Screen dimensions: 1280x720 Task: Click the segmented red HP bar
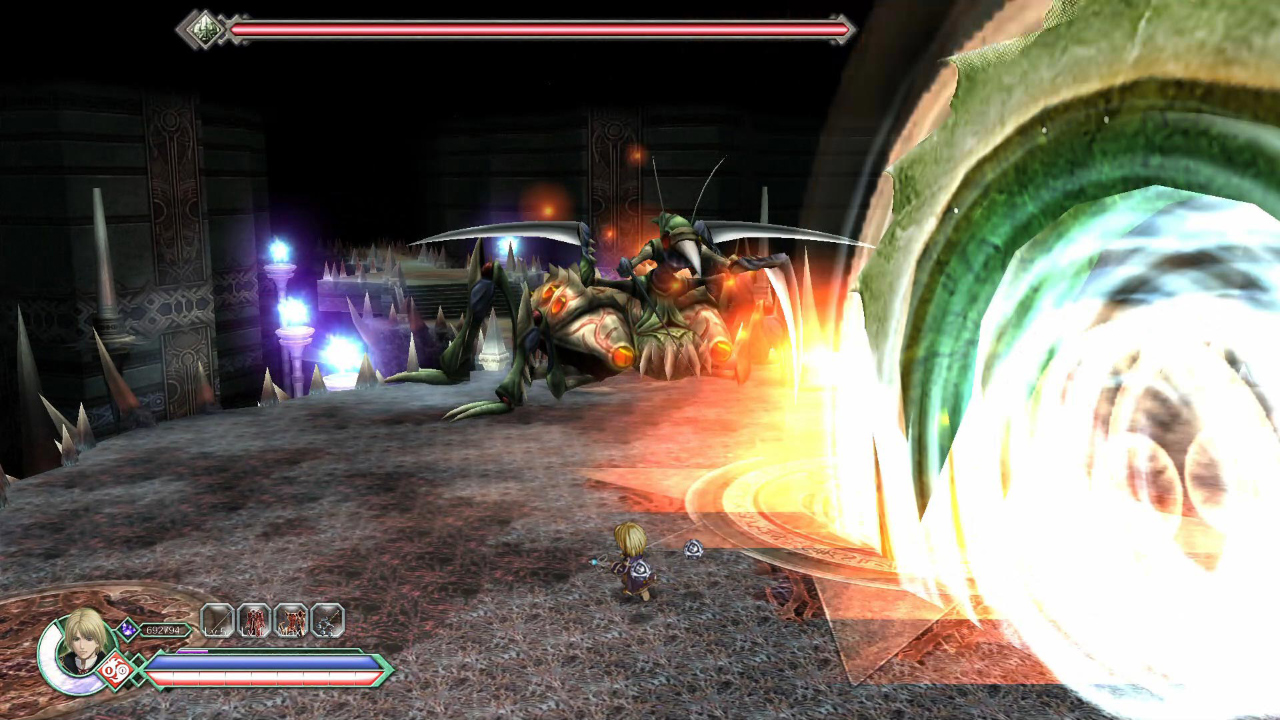coord(265,678)
